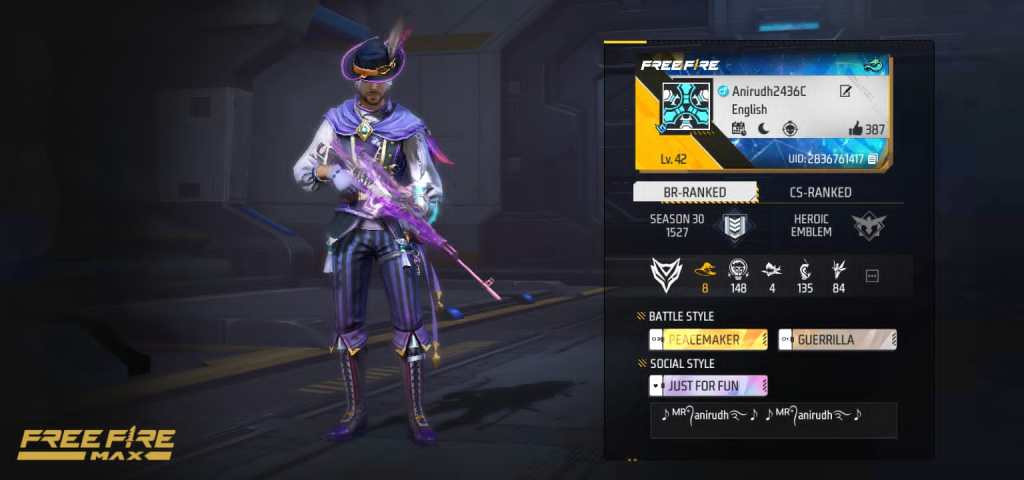Select the BR-RANKED tab
This screenshot has width=1024, height=480.
[696, 192]
